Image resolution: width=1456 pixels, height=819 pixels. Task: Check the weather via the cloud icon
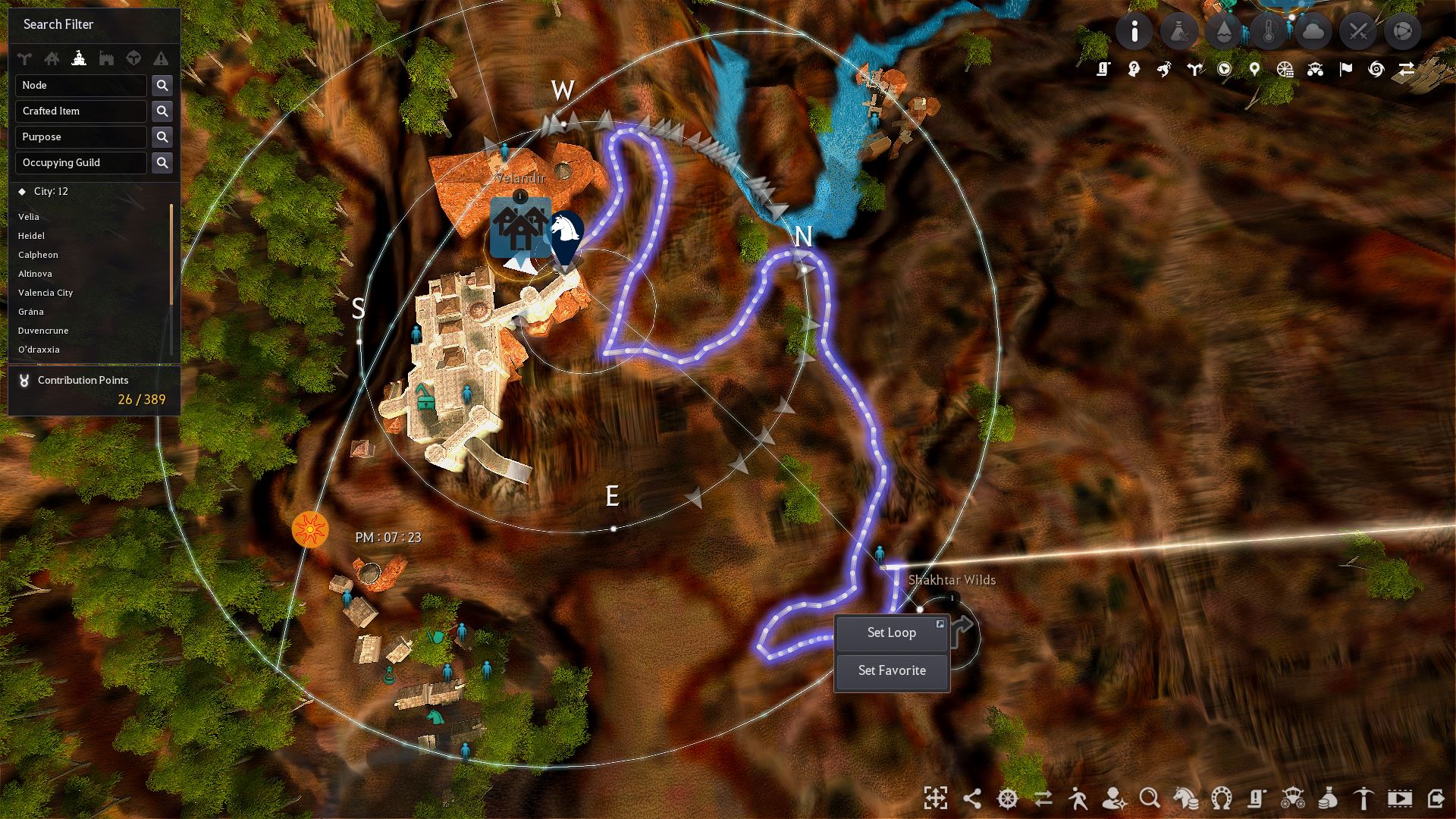(1313, 32)
